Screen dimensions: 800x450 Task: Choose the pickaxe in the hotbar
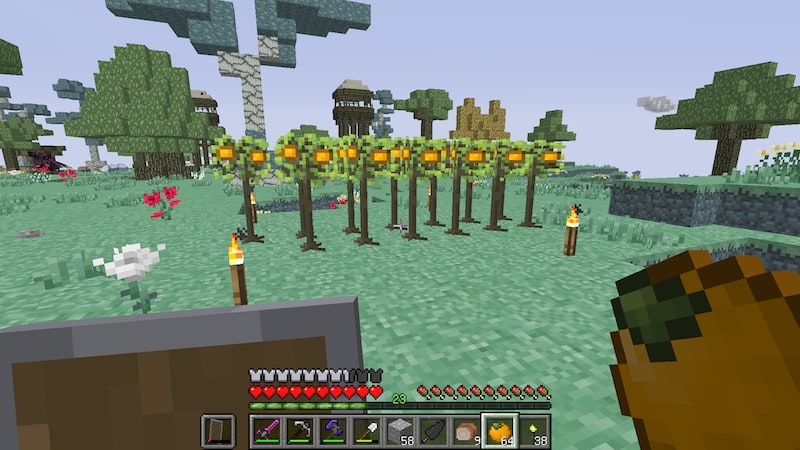coord(299,431)
